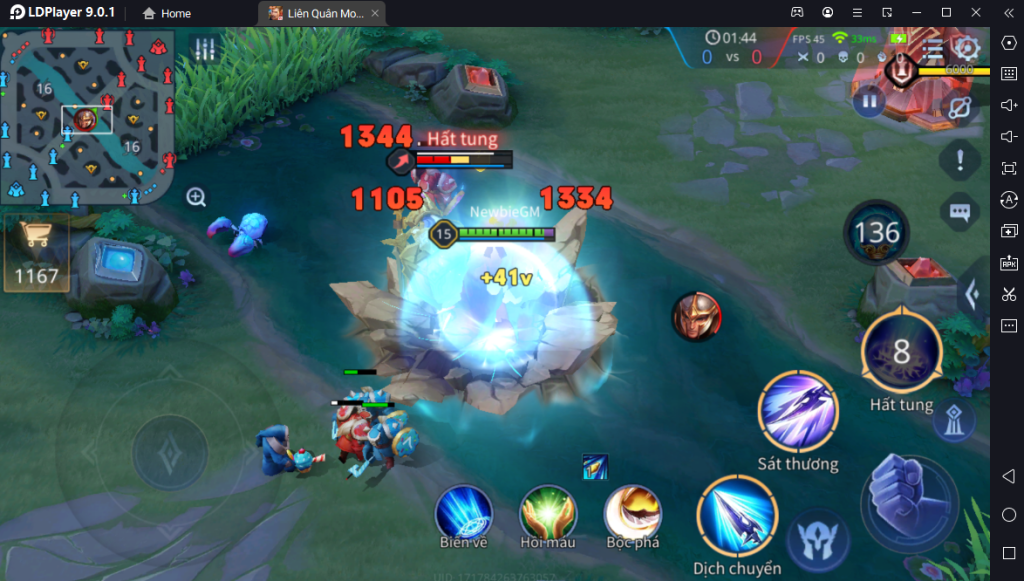This screenshot has width=1024, height=581.
Task: Open the quick chat bubble
Action: point(960,212)
